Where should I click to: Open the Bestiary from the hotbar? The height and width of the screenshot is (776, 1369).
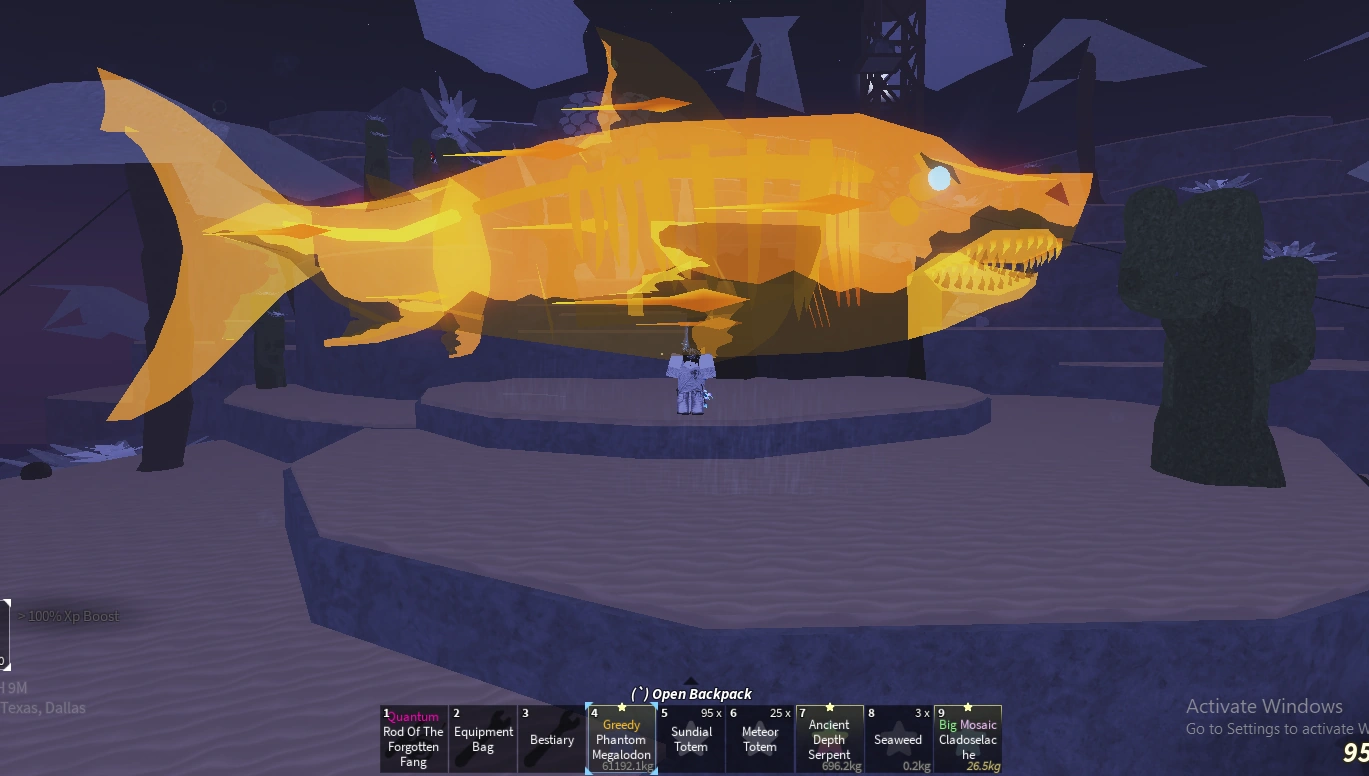(551, 738)
